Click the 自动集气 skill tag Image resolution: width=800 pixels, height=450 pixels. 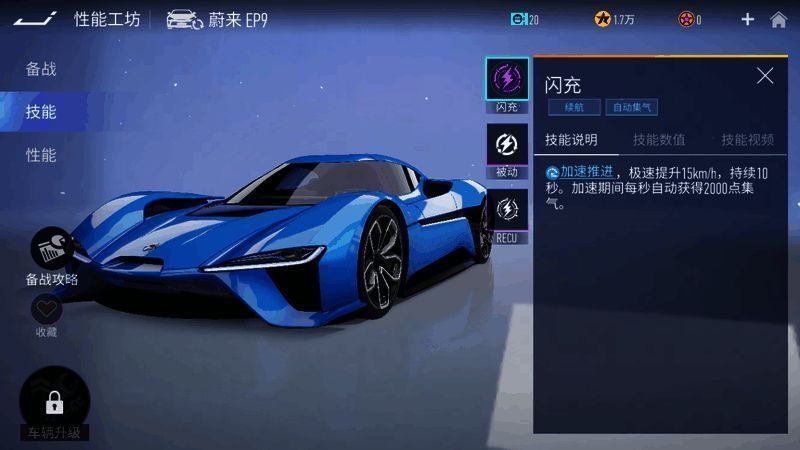click(x=632, y=107)
